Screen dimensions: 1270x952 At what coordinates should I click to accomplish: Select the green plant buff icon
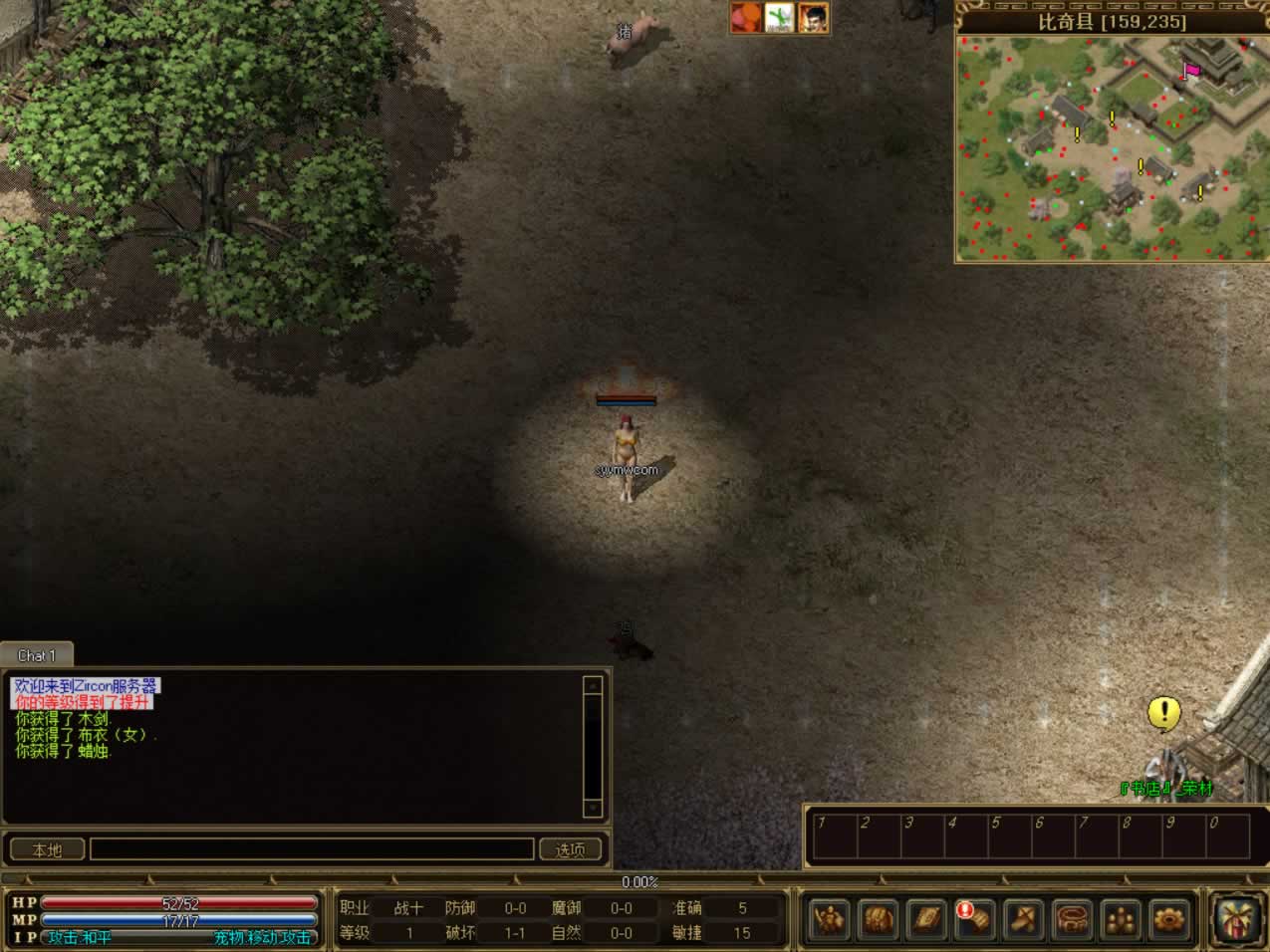pos(780,17)
